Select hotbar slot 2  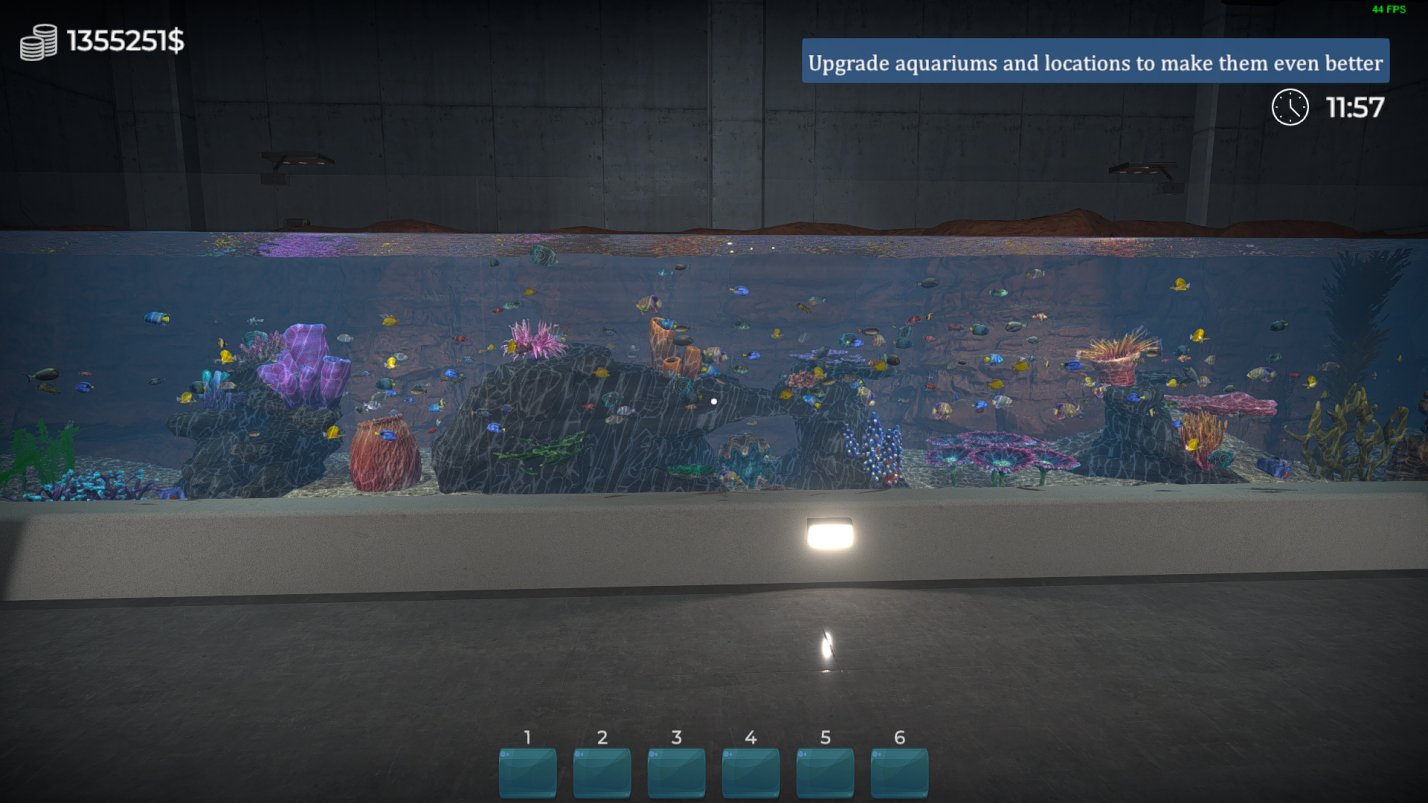(602, 771)
